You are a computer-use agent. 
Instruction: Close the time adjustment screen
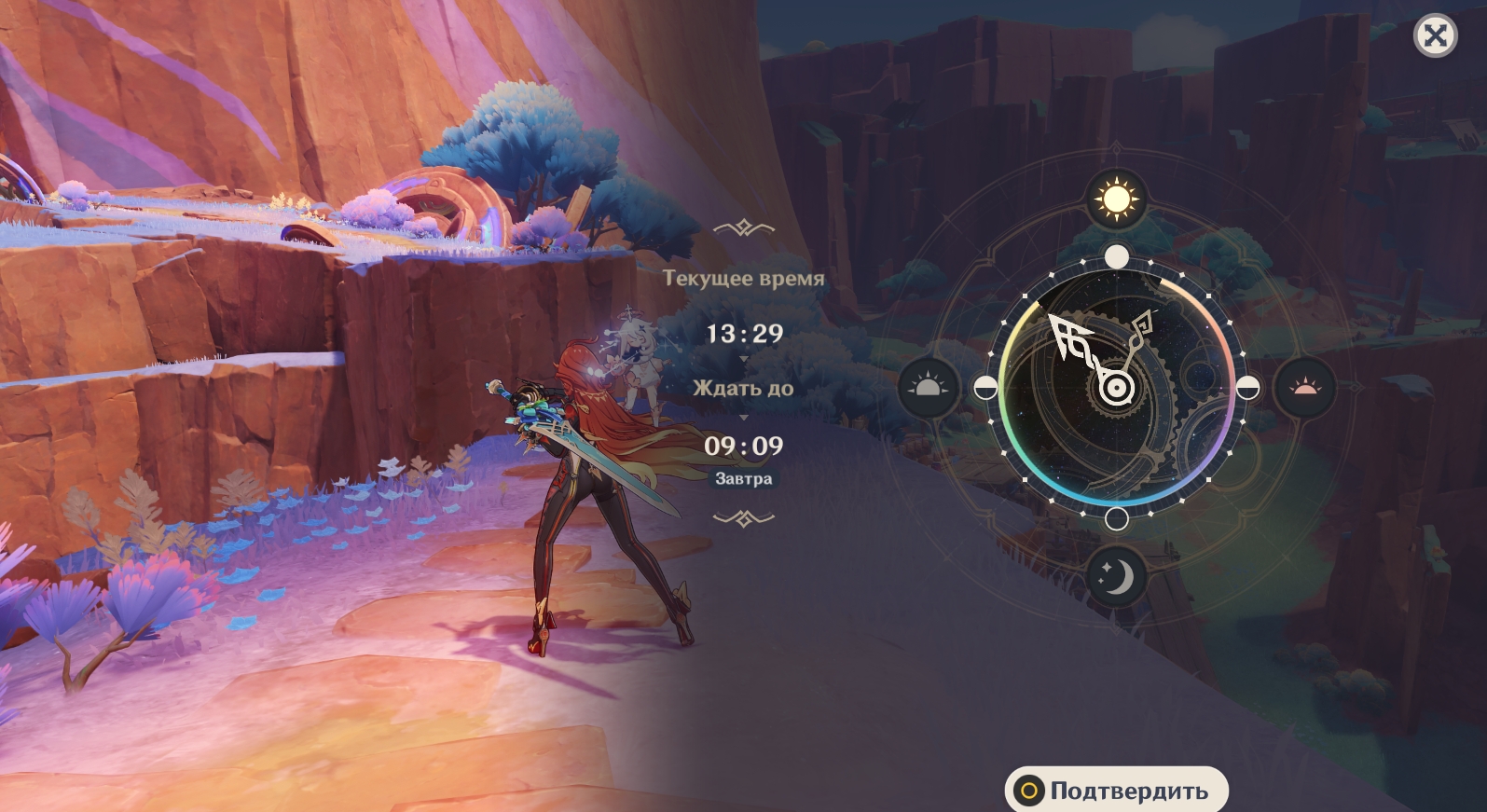tap(1435, 36)
